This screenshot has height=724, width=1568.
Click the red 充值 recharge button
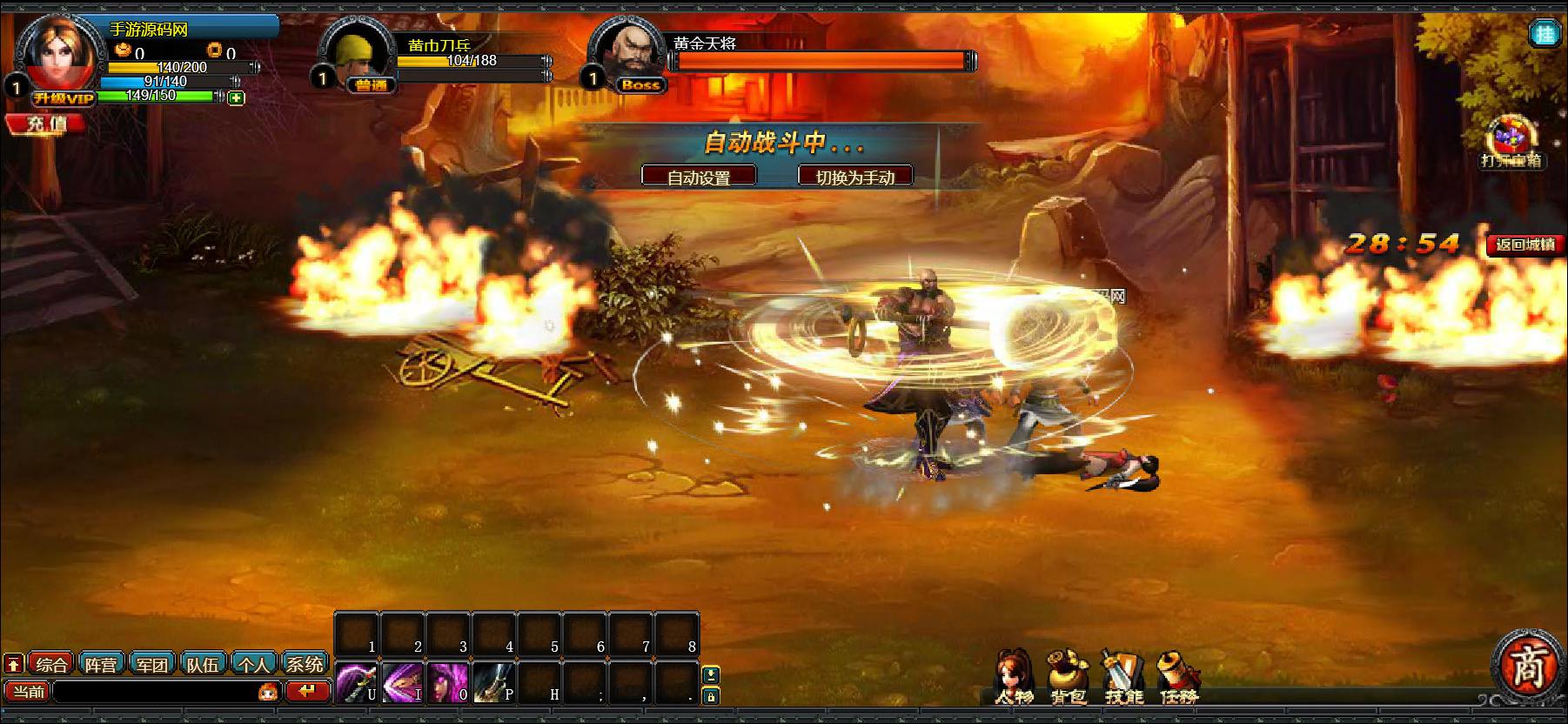click(x=46, y=124)
